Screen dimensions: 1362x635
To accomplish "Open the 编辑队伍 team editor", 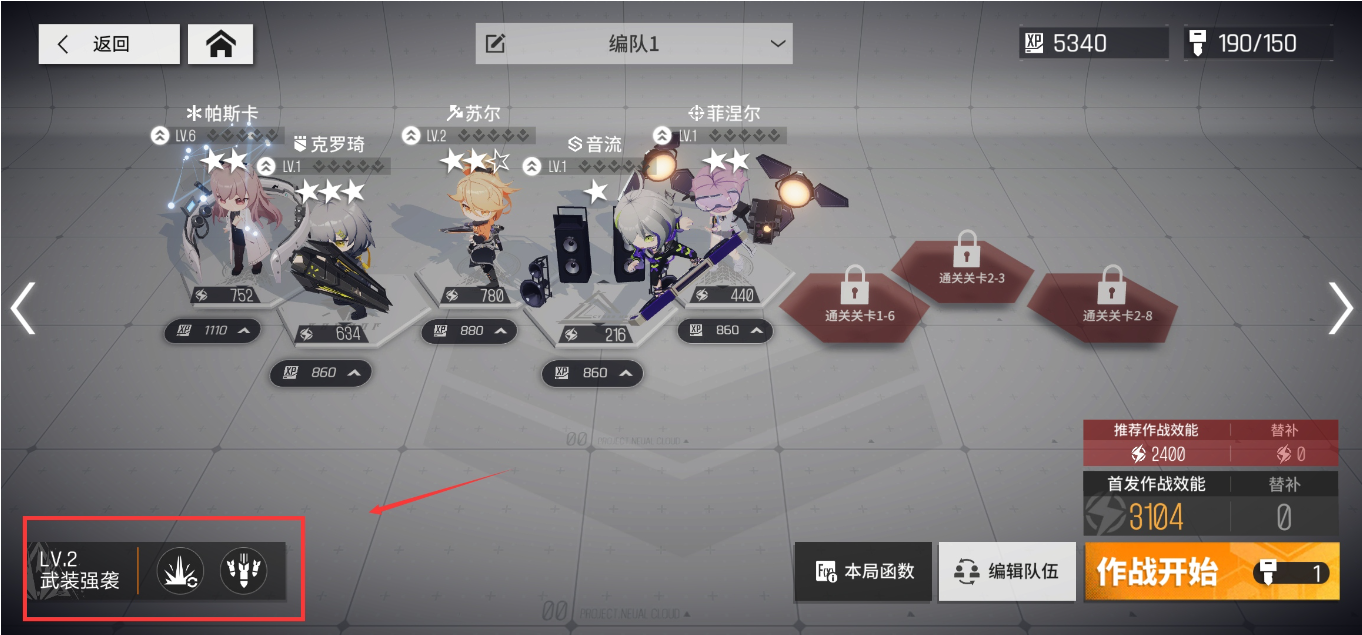I will click(x=1006, y=572).
